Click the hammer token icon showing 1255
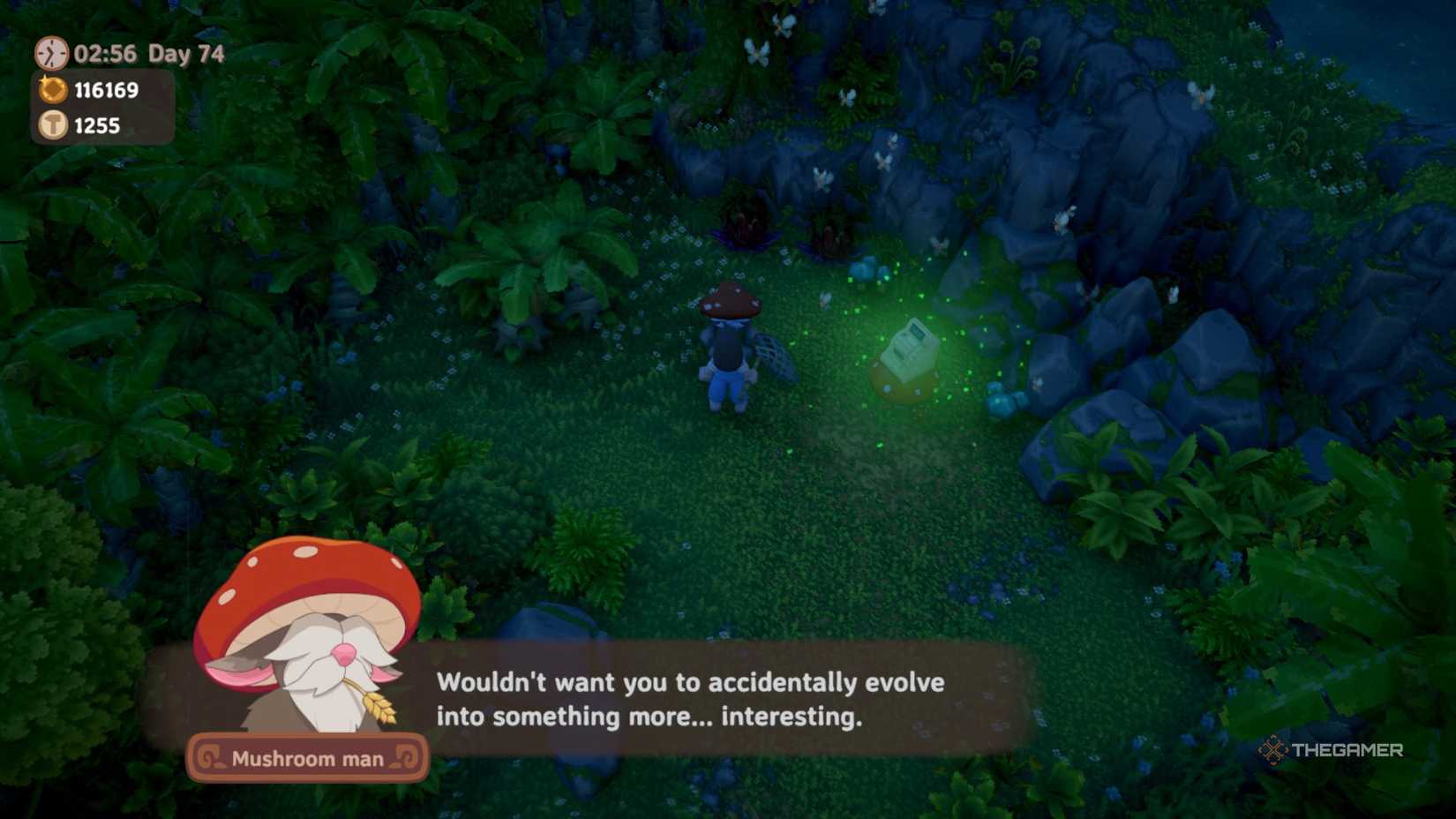 point(55,125)
